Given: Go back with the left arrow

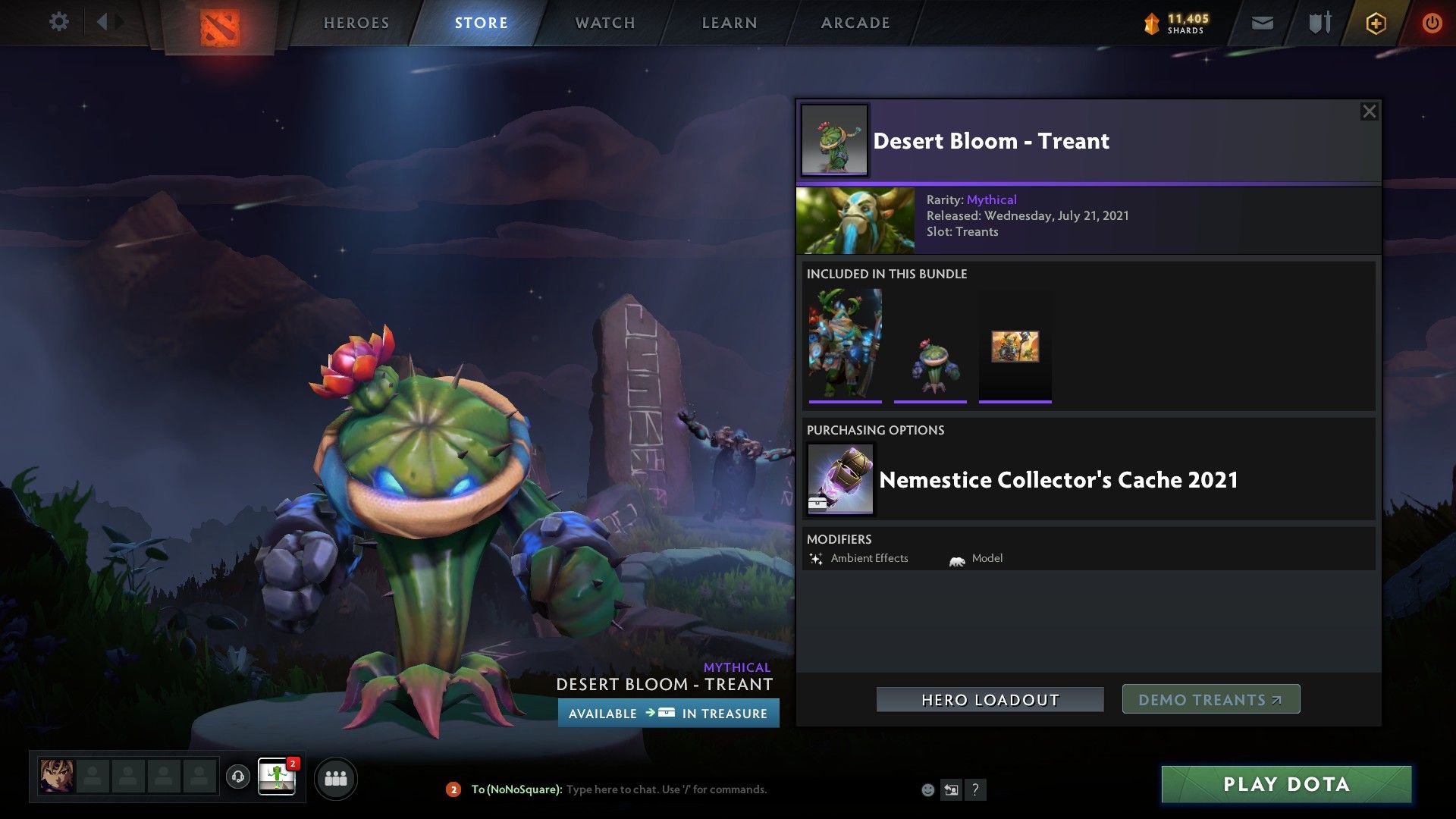Looking at the screenshot, I should point(102,22).
